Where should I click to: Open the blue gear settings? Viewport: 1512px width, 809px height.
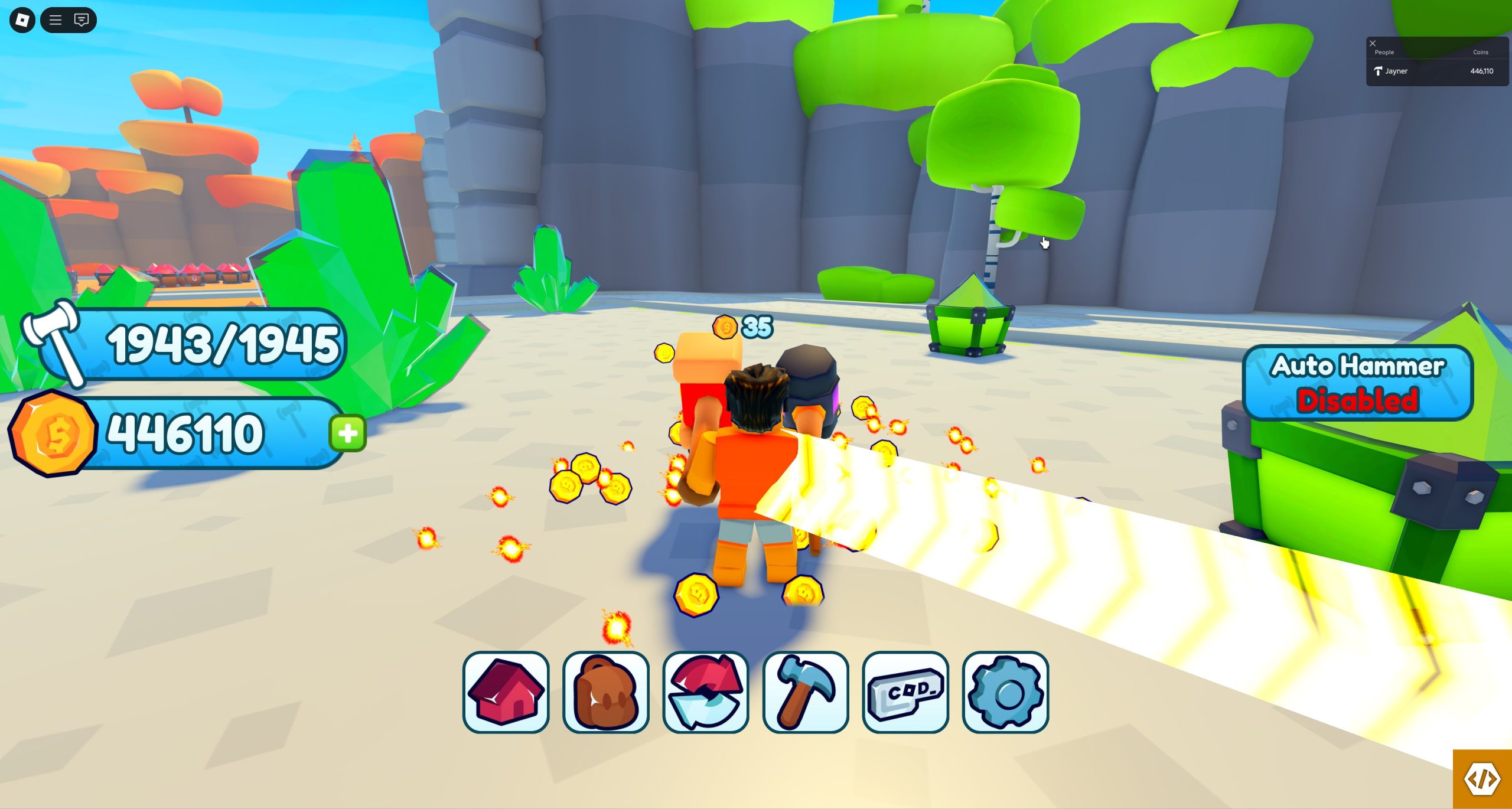(1005, 692)
